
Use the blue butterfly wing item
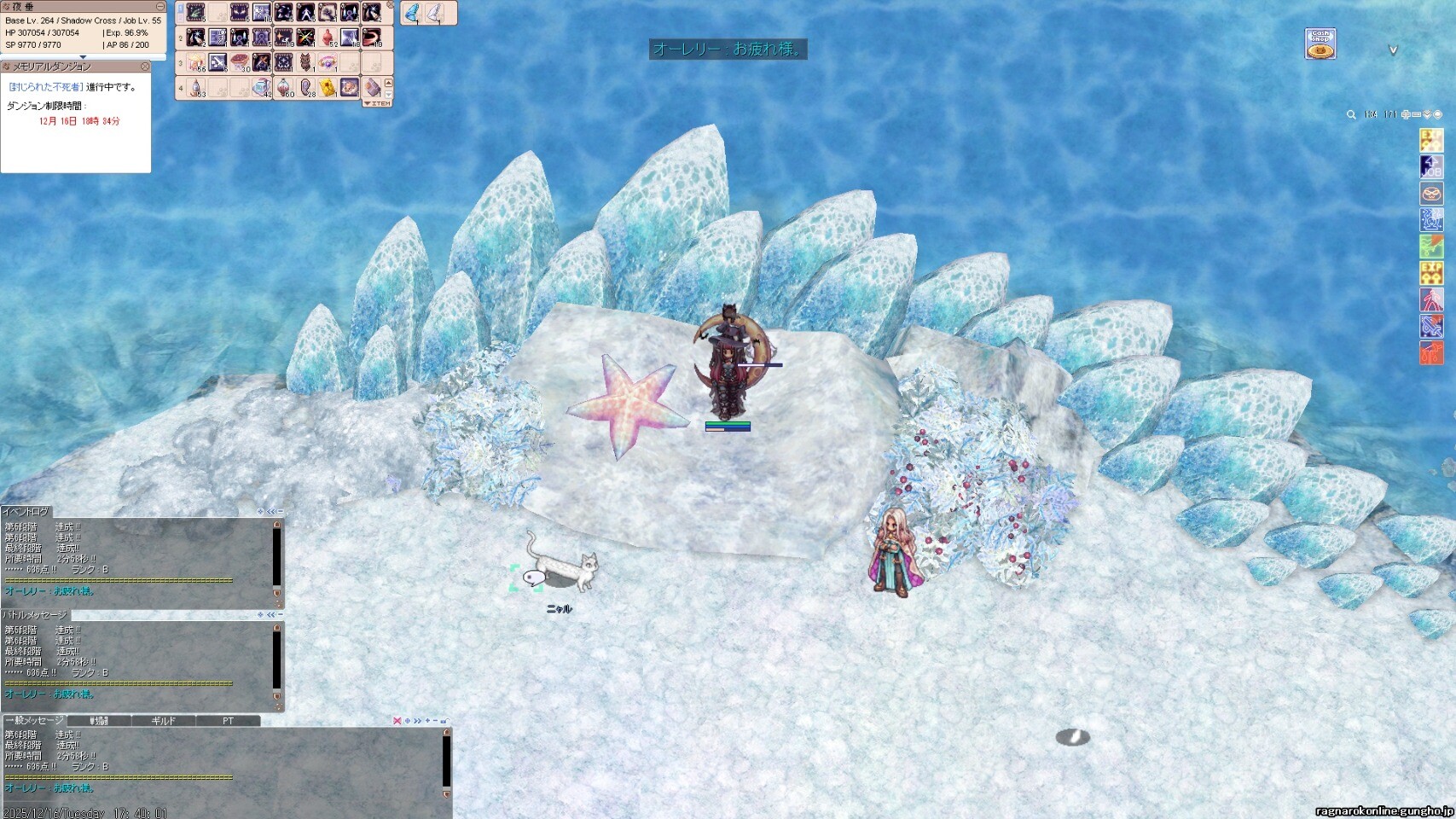coord(412,13)
